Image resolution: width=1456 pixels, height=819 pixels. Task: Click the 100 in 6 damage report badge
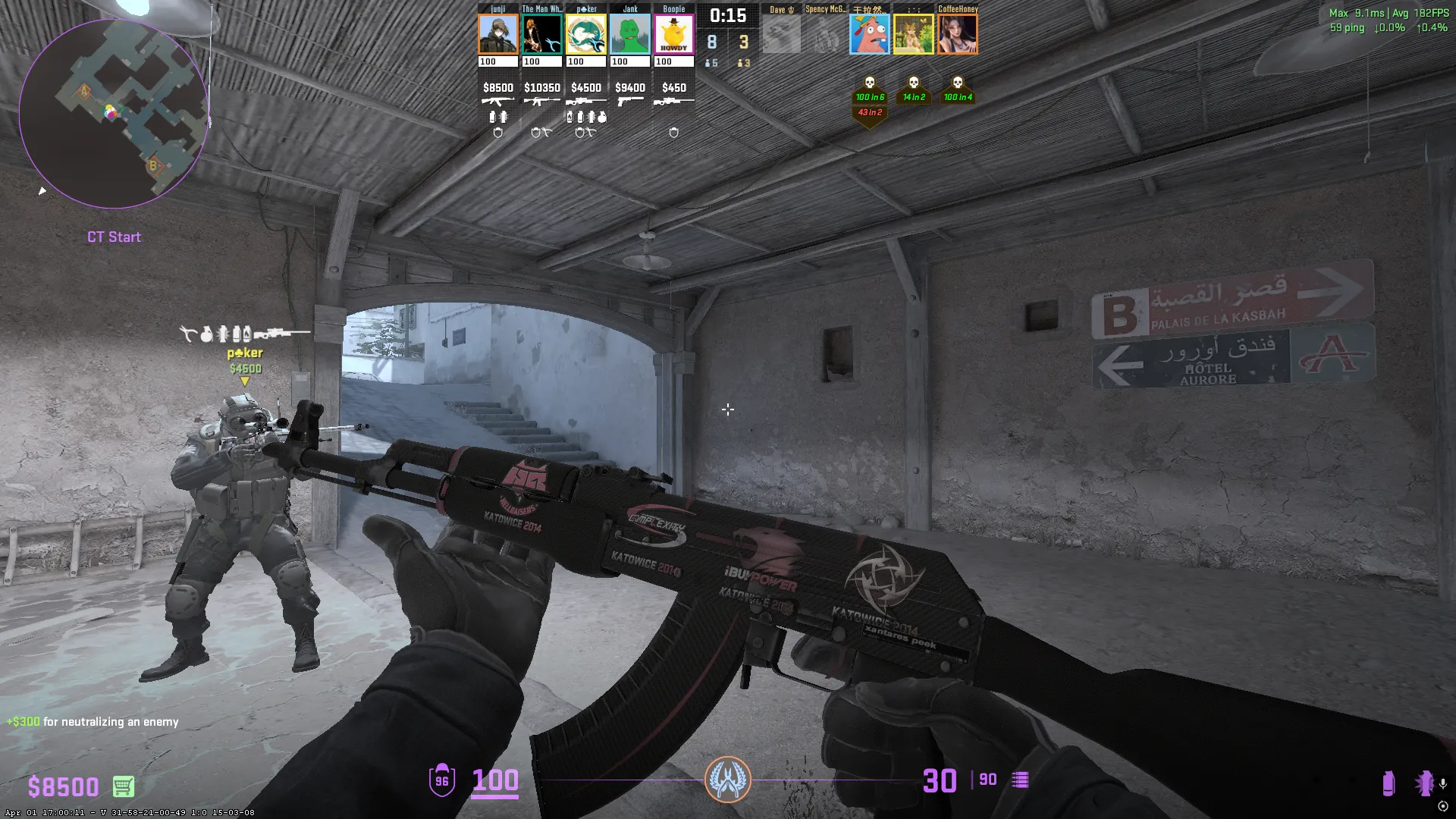(x=870, y=97)
